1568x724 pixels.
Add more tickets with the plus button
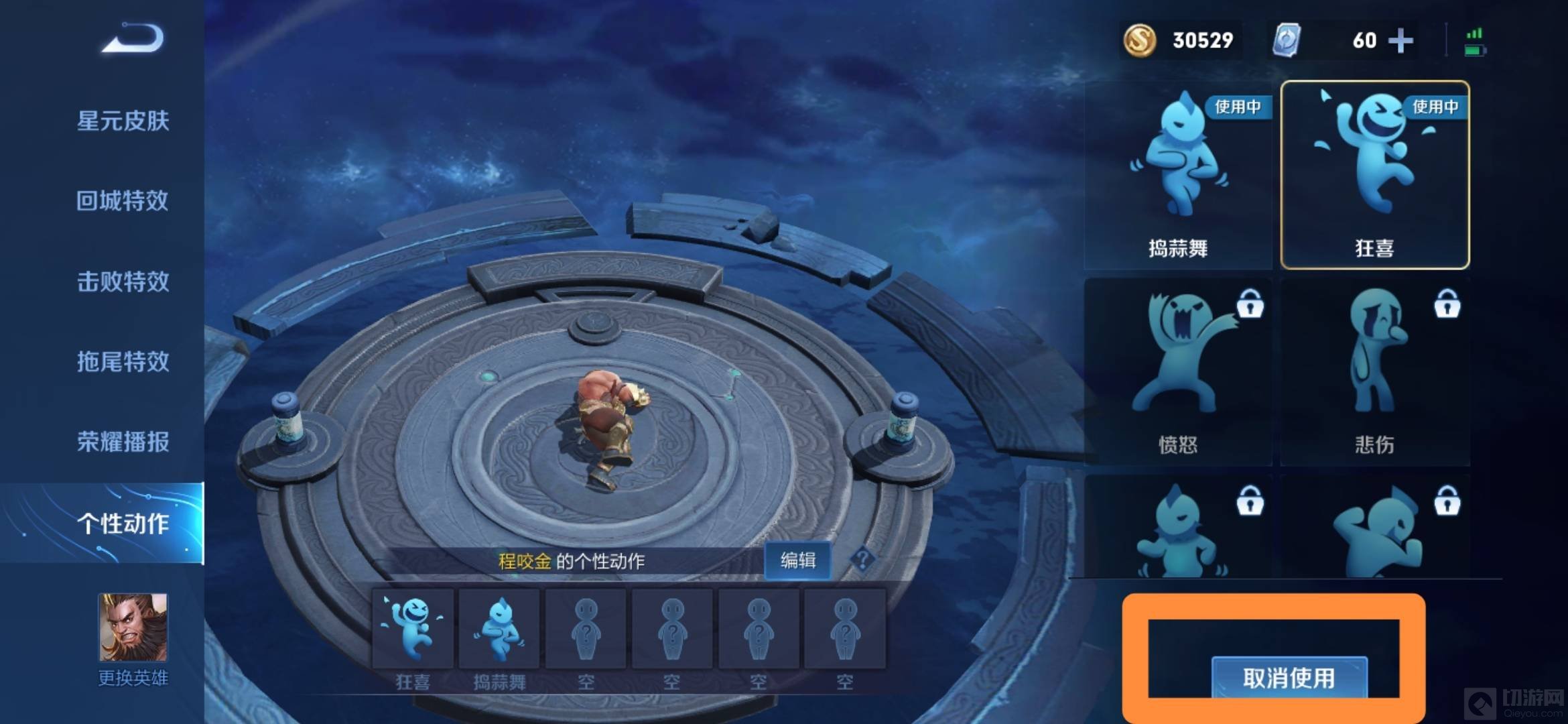pyautogui.click(x=1400, y=41)
